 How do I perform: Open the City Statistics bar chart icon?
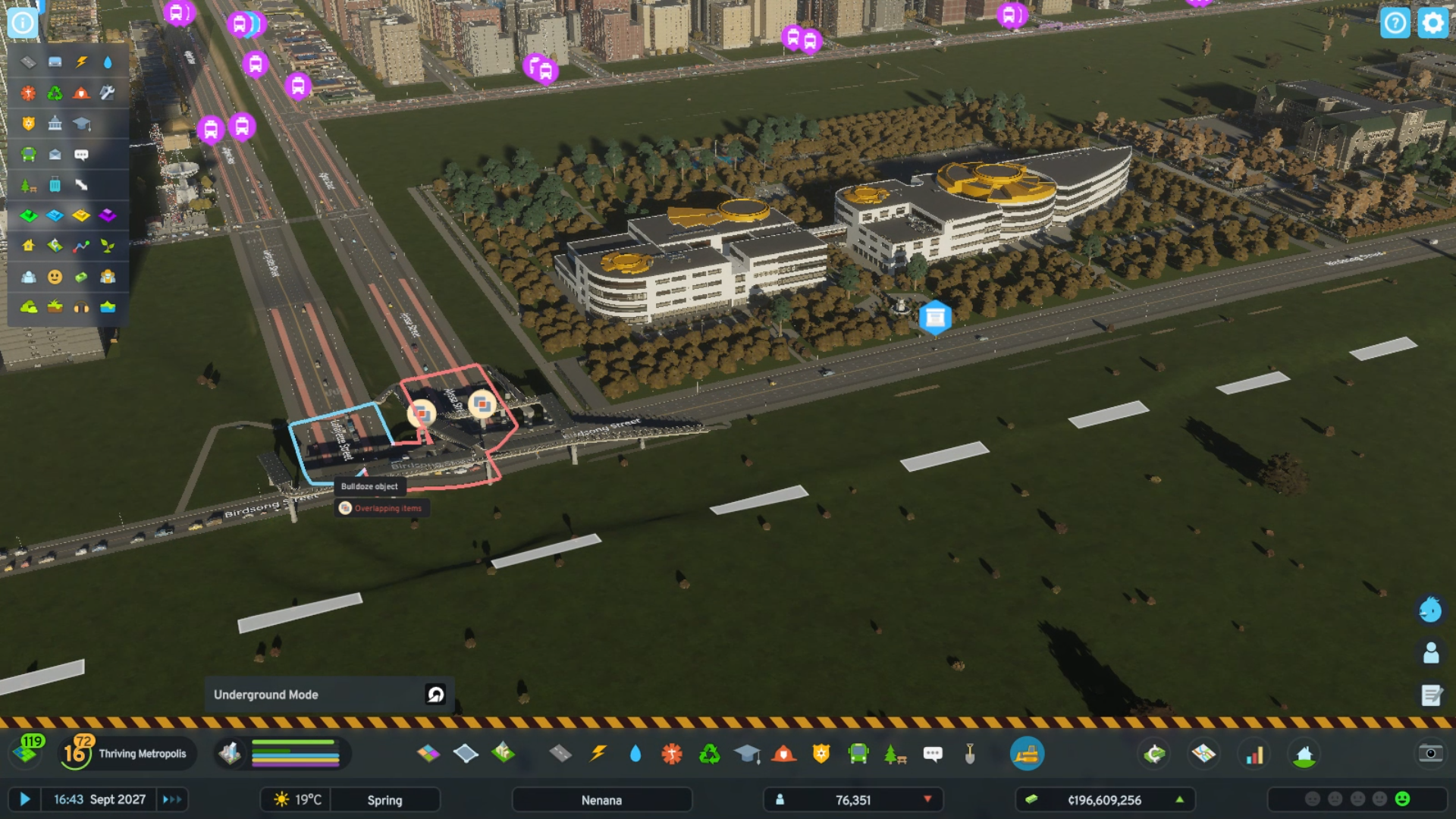(1253, 754)
